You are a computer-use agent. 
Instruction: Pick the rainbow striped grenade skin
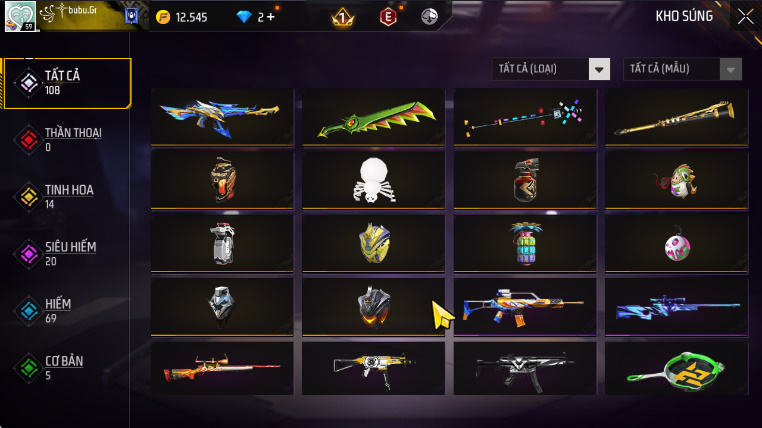tap(524, 243)
